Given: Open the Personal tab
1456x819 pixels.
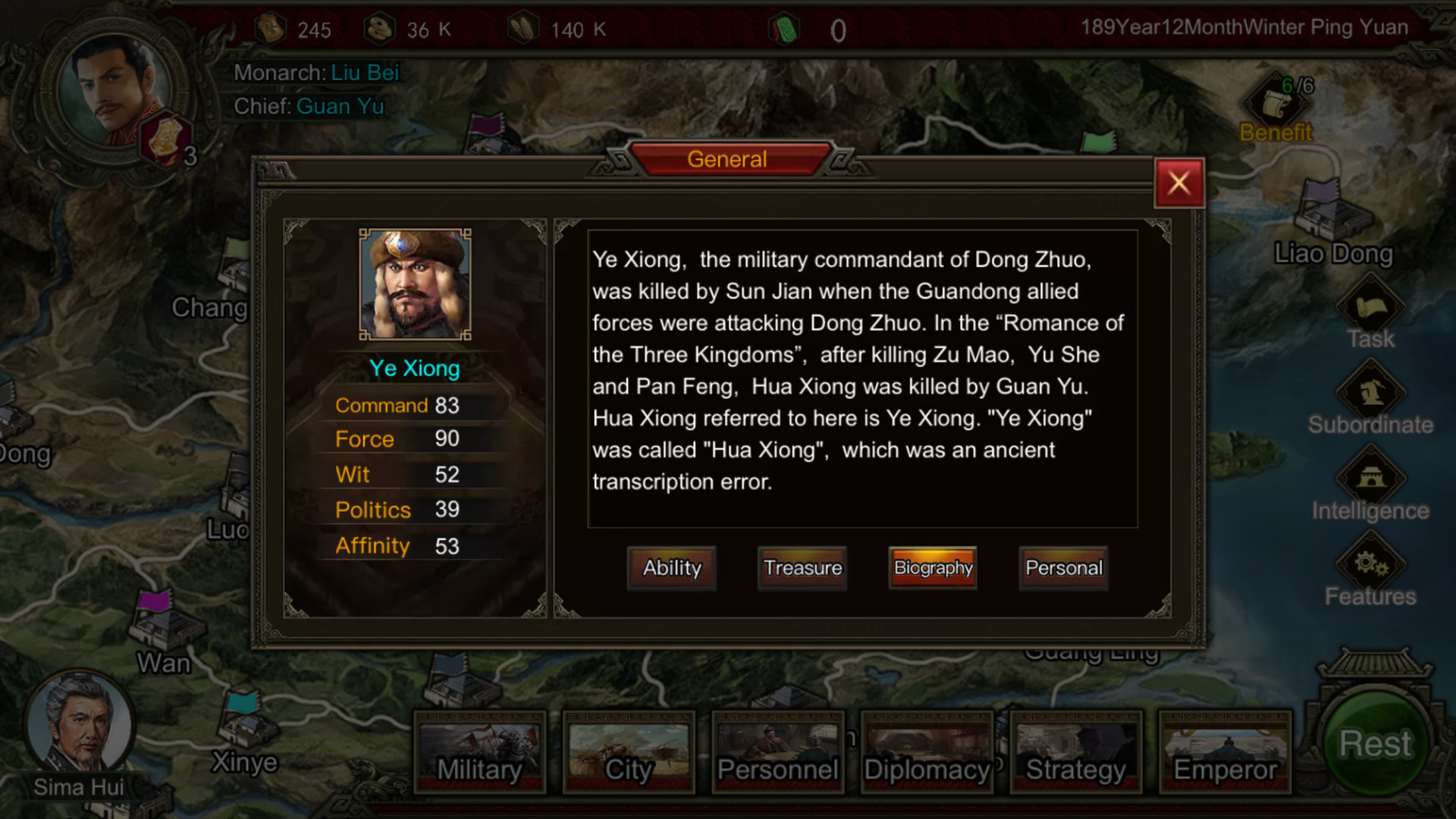Looking at the screenshot, I should point(1063,568).
